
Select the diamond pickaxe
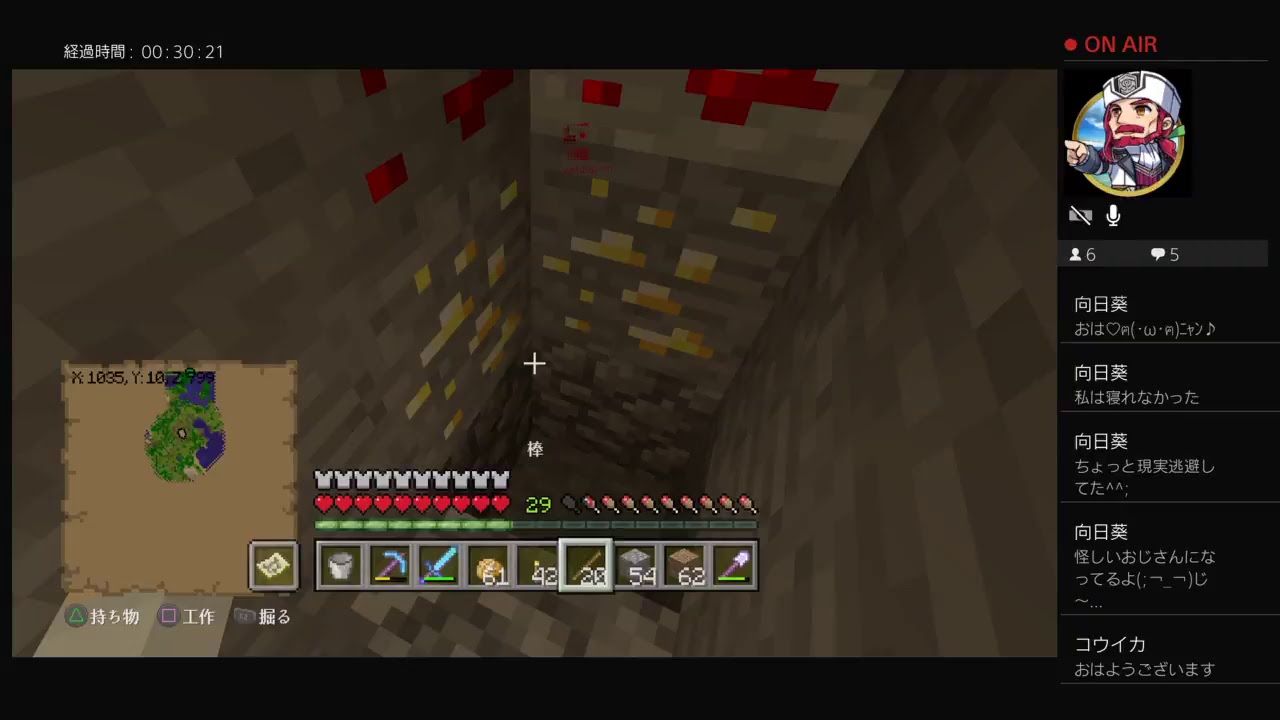point(390,566)
